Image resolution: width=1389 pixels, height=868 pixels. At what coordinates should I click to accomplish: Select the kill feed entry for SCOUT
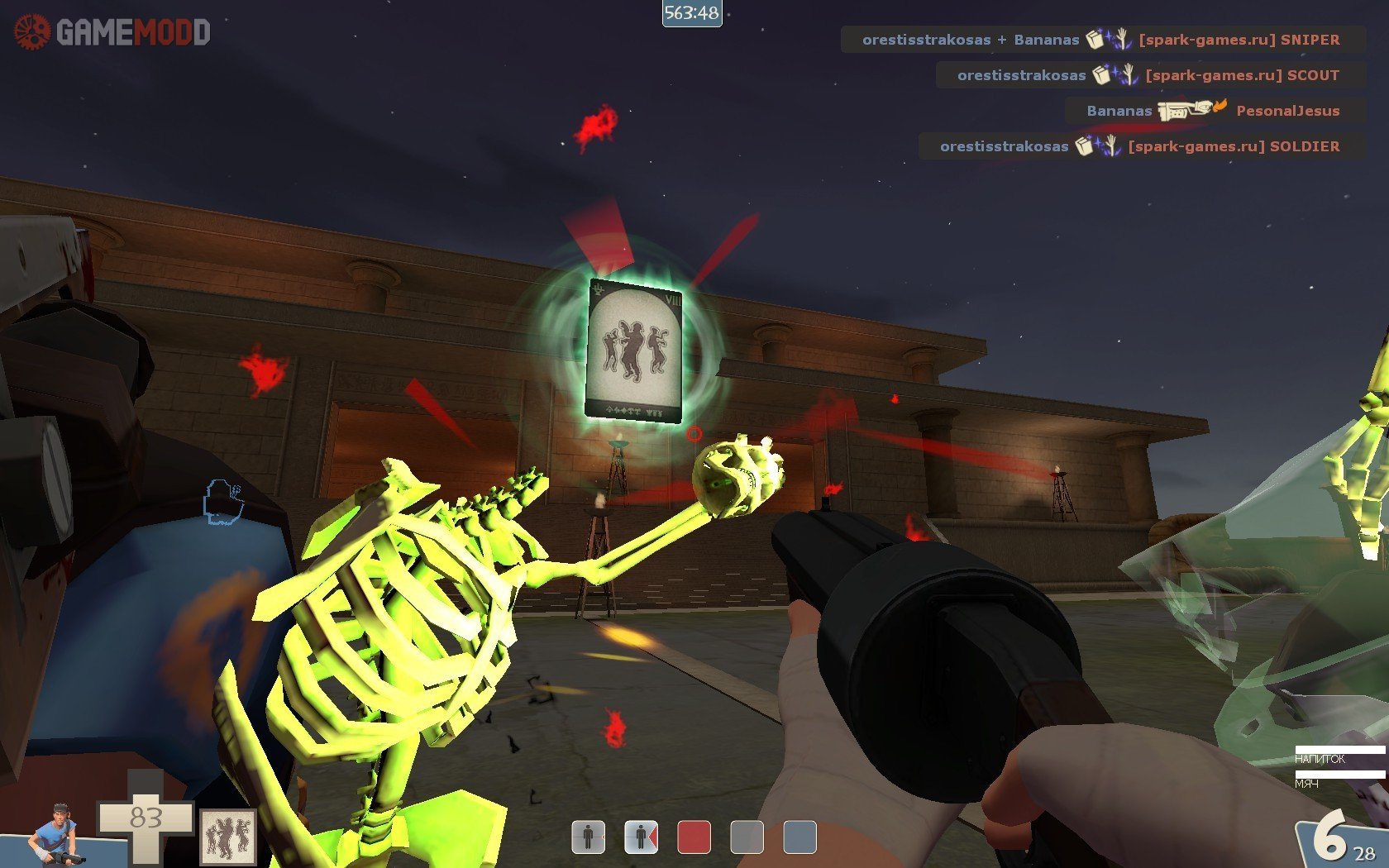coord(1149,75)
